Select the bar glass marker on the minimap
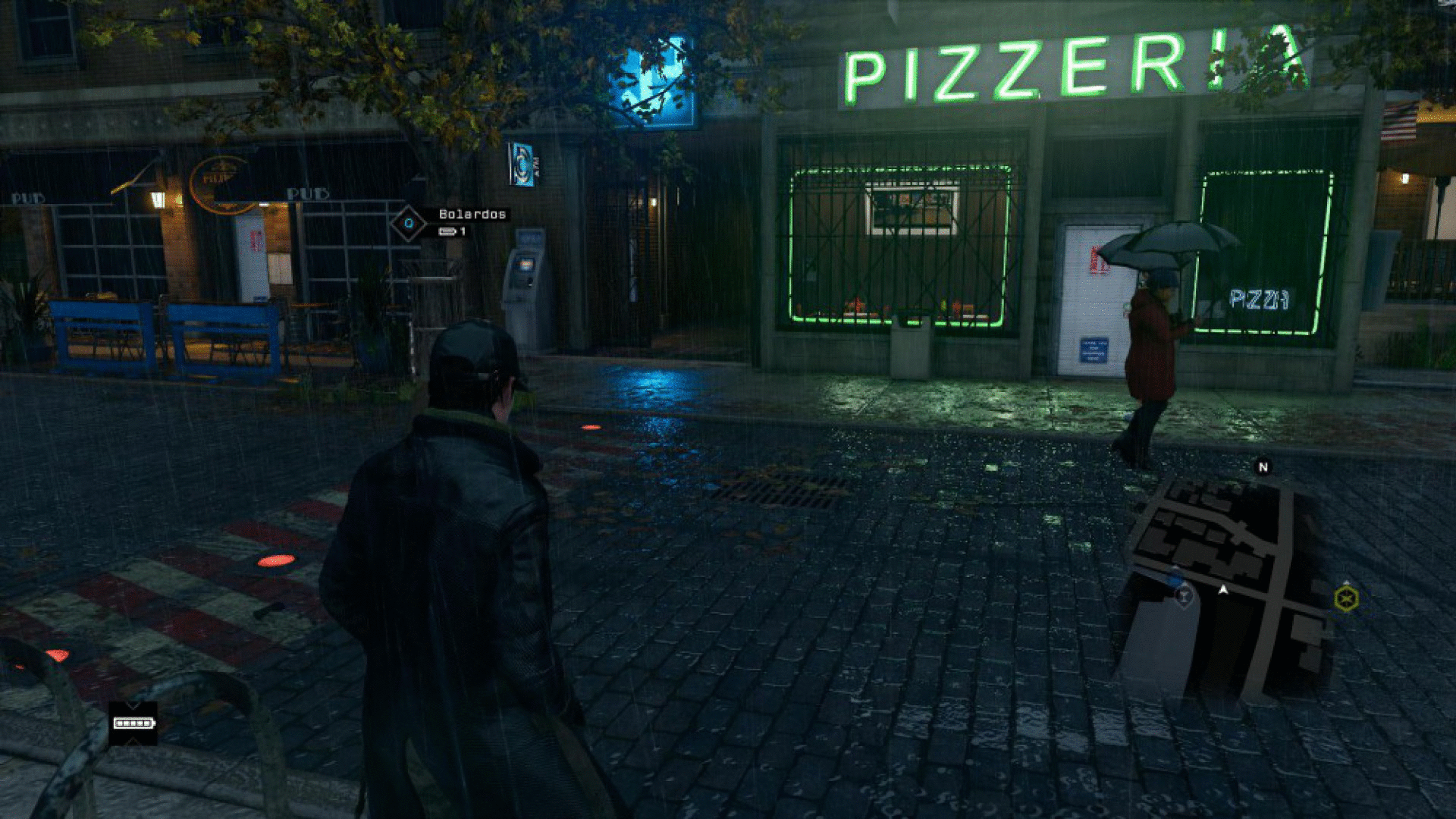 pyautogui.click(x=1183, y=597)
